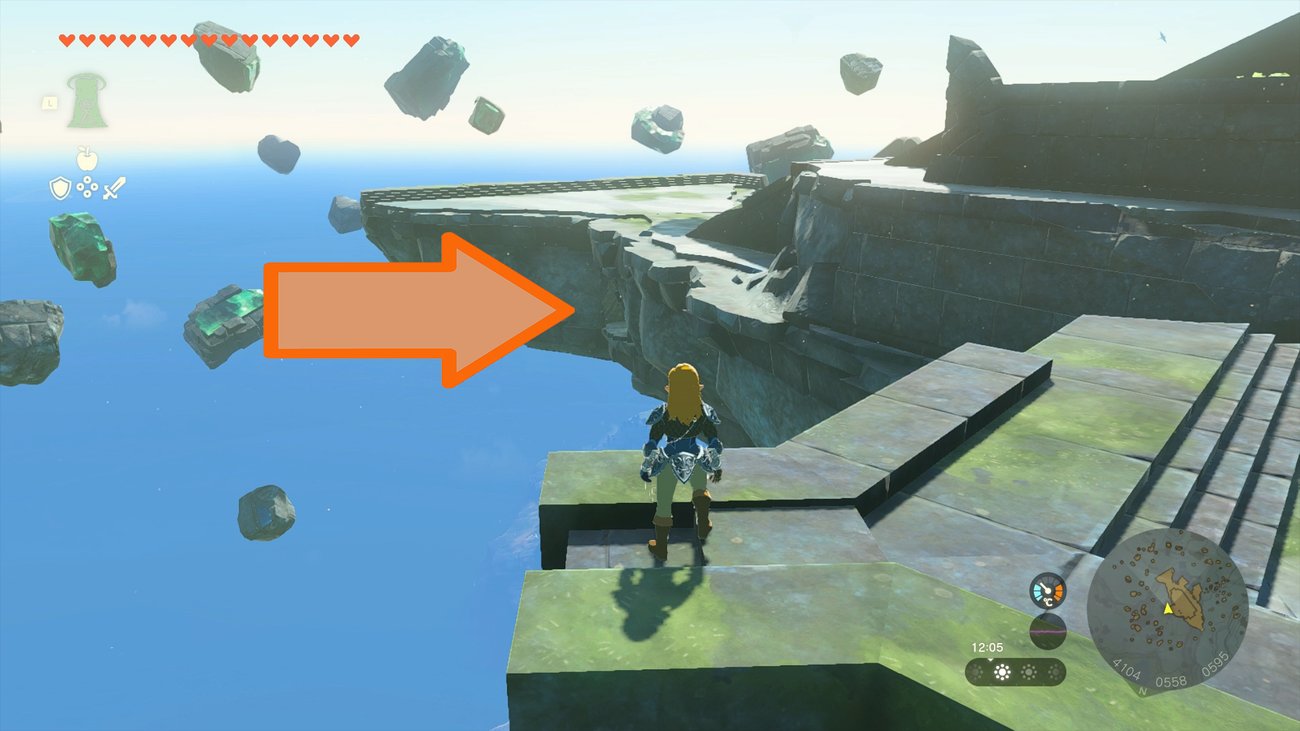
Task: Click the coordinate value 4104
Action: [1126, 670]
